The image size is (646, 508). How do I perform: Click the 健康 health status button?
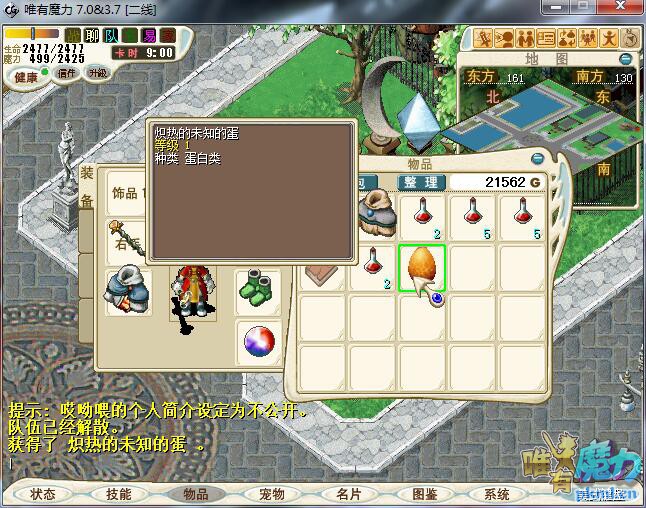pyautogui.click(x=26, y=77)
